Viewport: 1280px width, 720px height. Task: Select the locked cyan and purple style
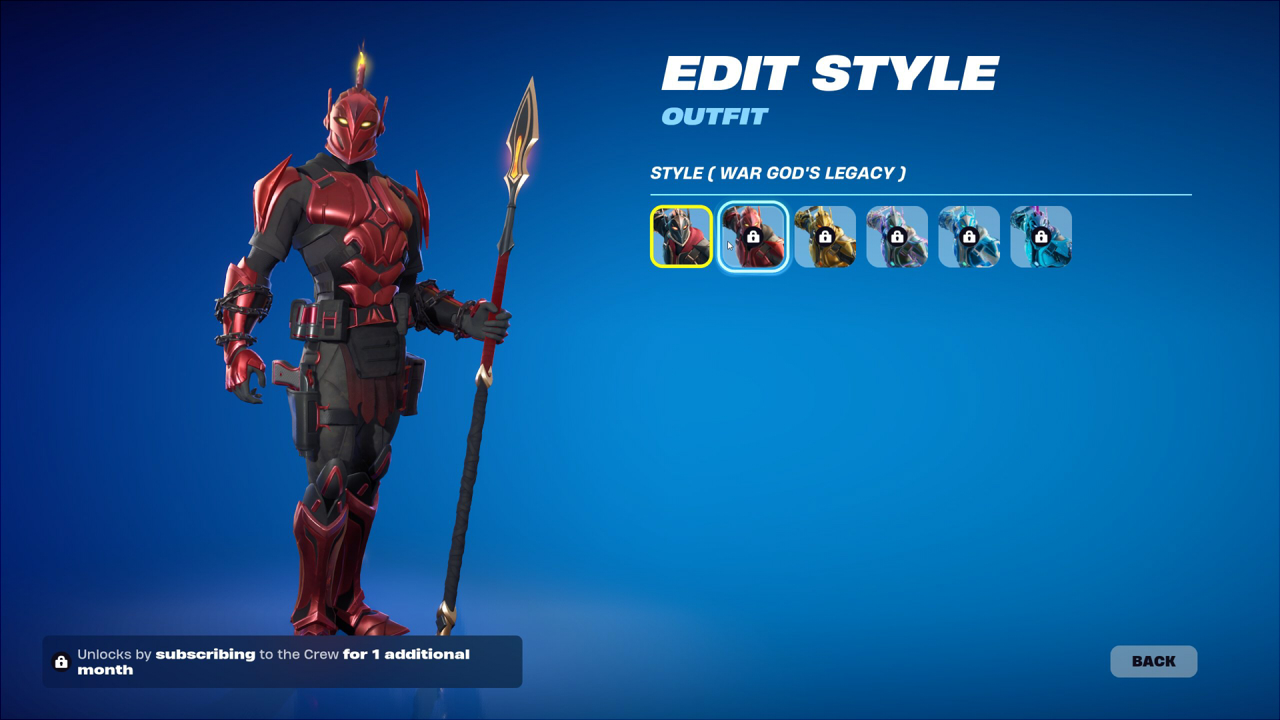(1041, 237)
